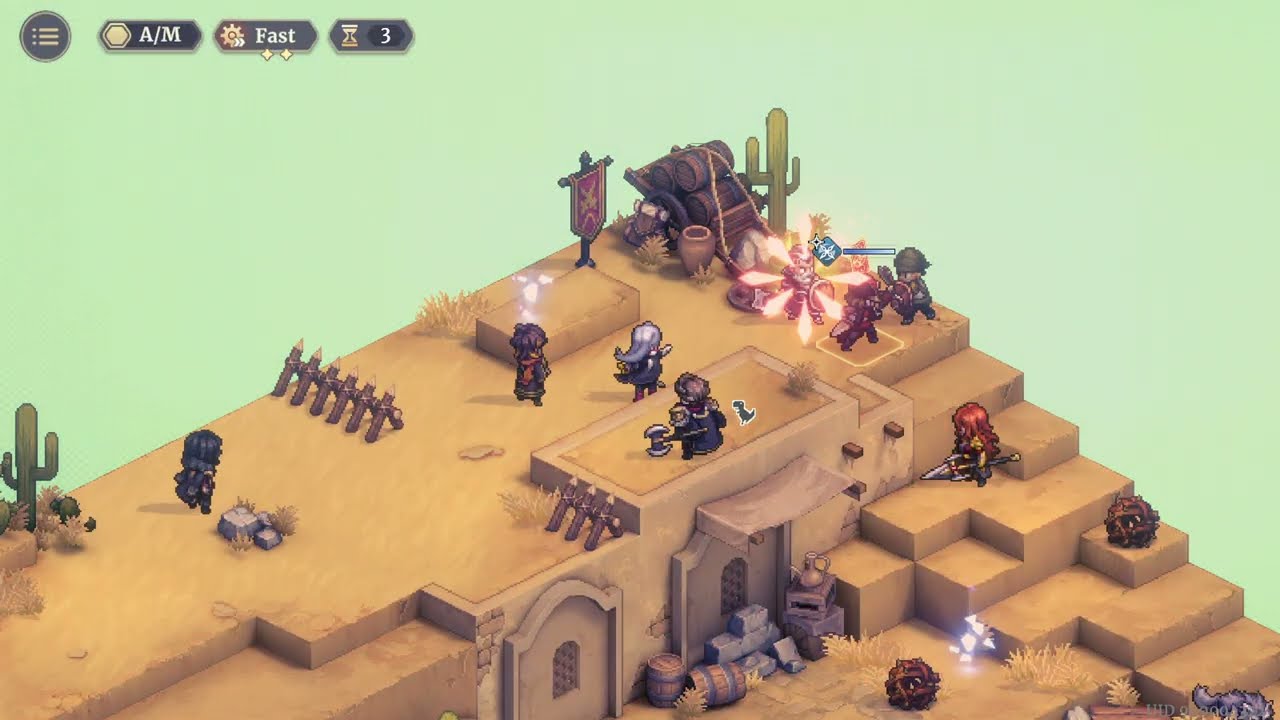Toggle the A/M auto-battle mode
The width and height of the screenshot is (1280, 720).
[150, 37]
